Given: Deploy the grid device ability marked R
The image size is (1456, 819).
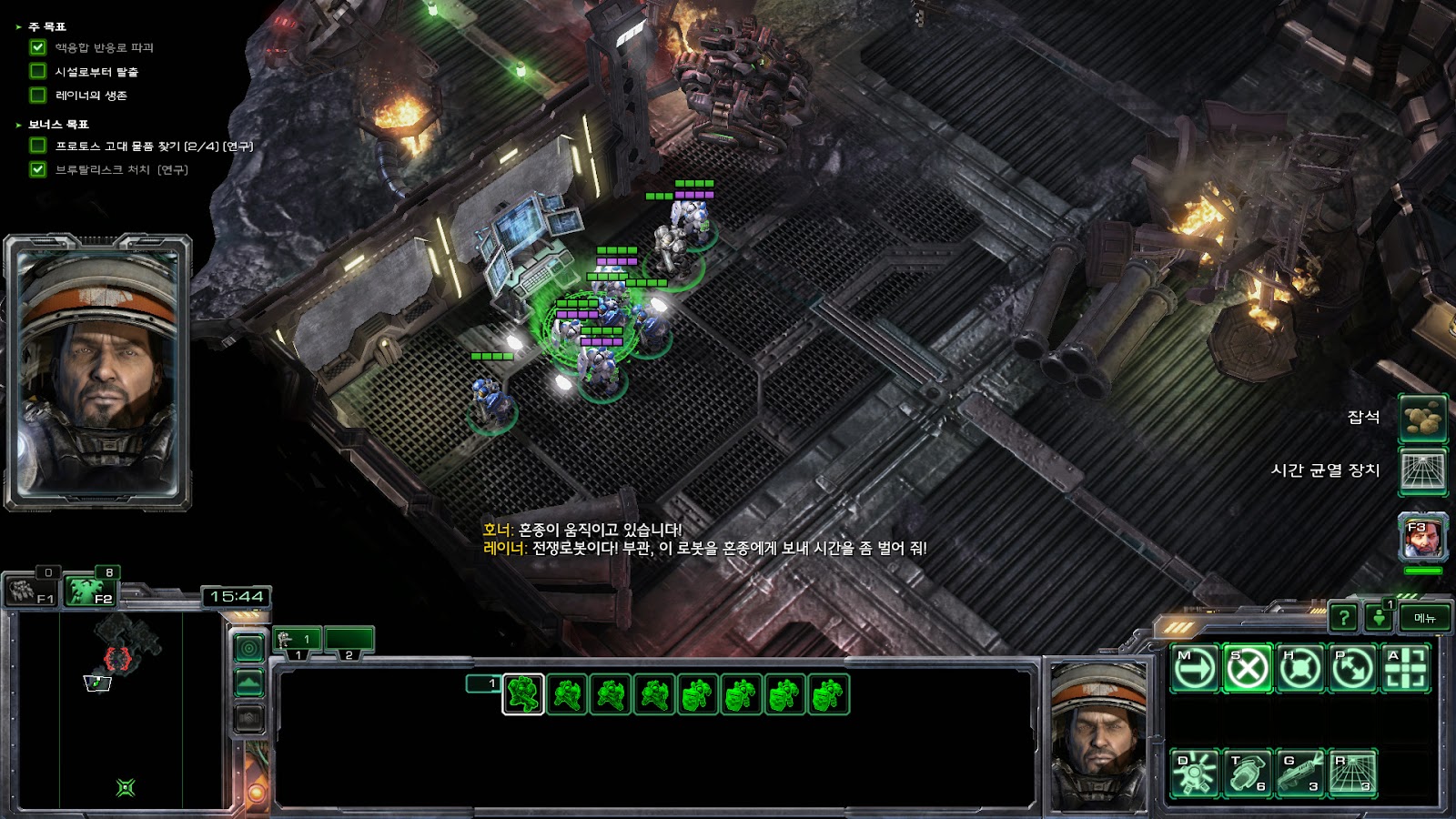Looking at the screenshot, I should [x=1352, y=773].
